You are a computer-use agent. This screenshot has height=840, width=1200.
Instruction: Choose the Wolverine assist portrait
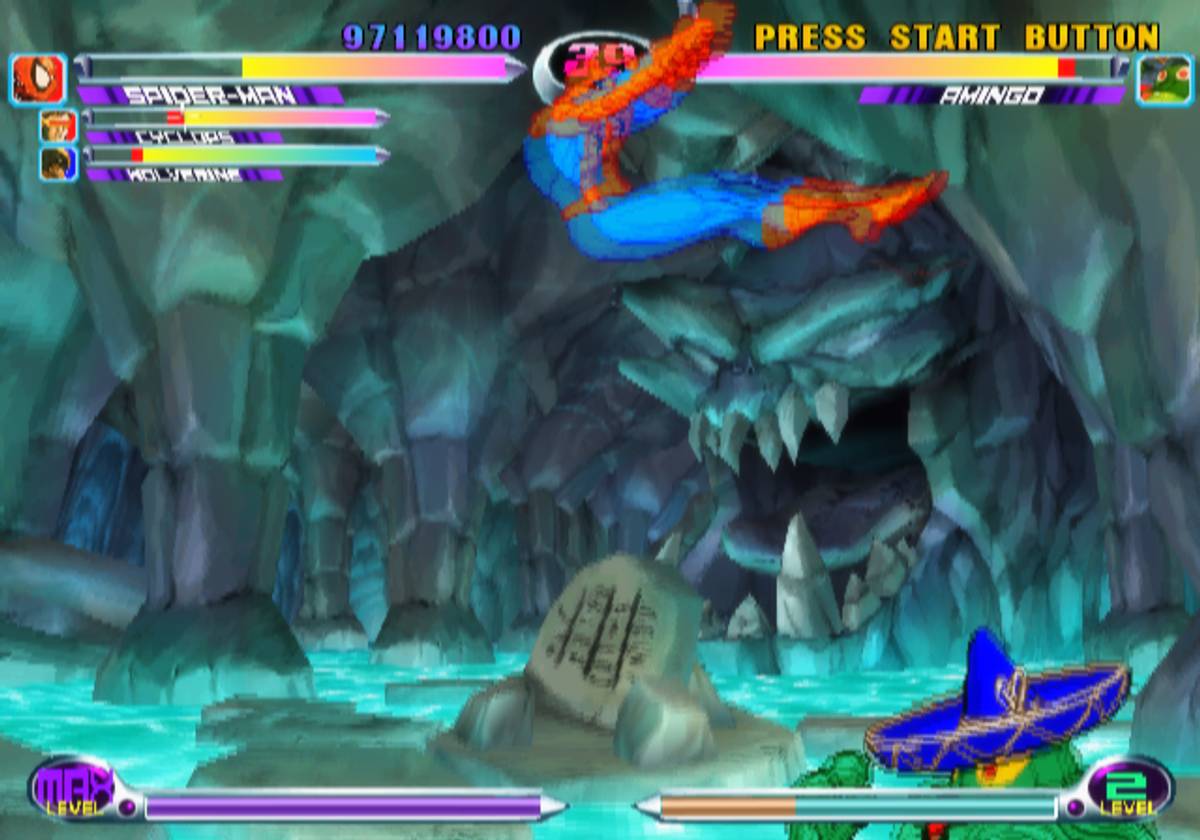pos(58,163)
